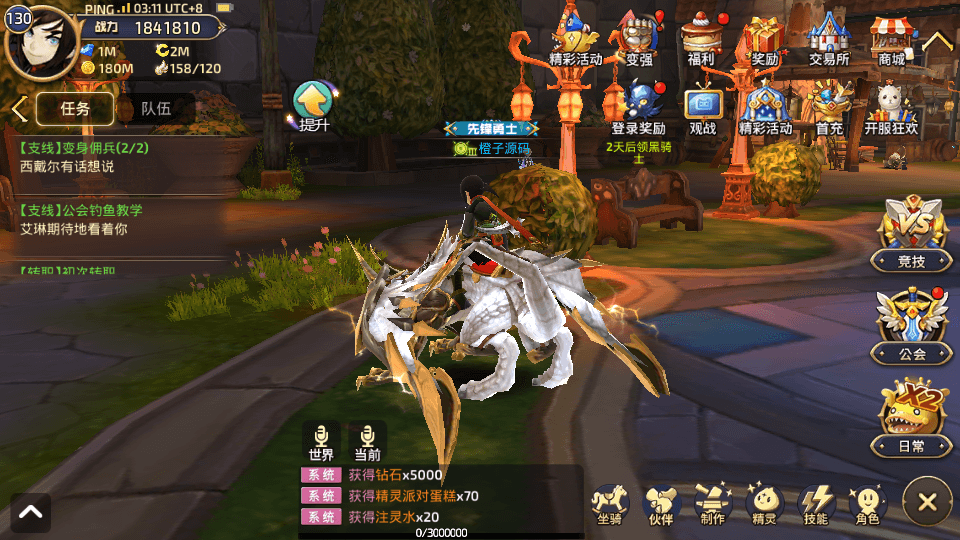This screenshot has width=960, height=540.
Task: Open the 任务 quest tab
Action: 75,109
